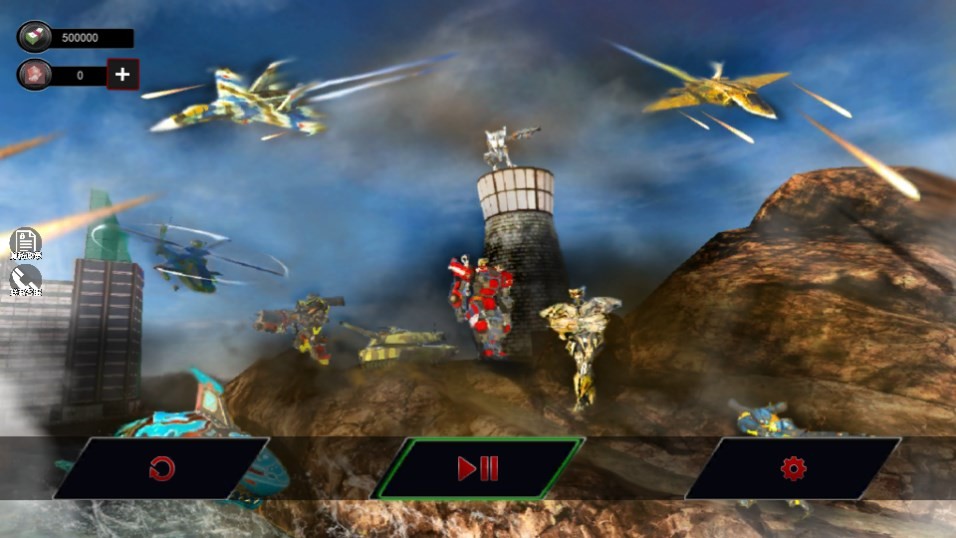Add more gems with the plus button
Screen dimensions: 956x538
coord(122,75)
